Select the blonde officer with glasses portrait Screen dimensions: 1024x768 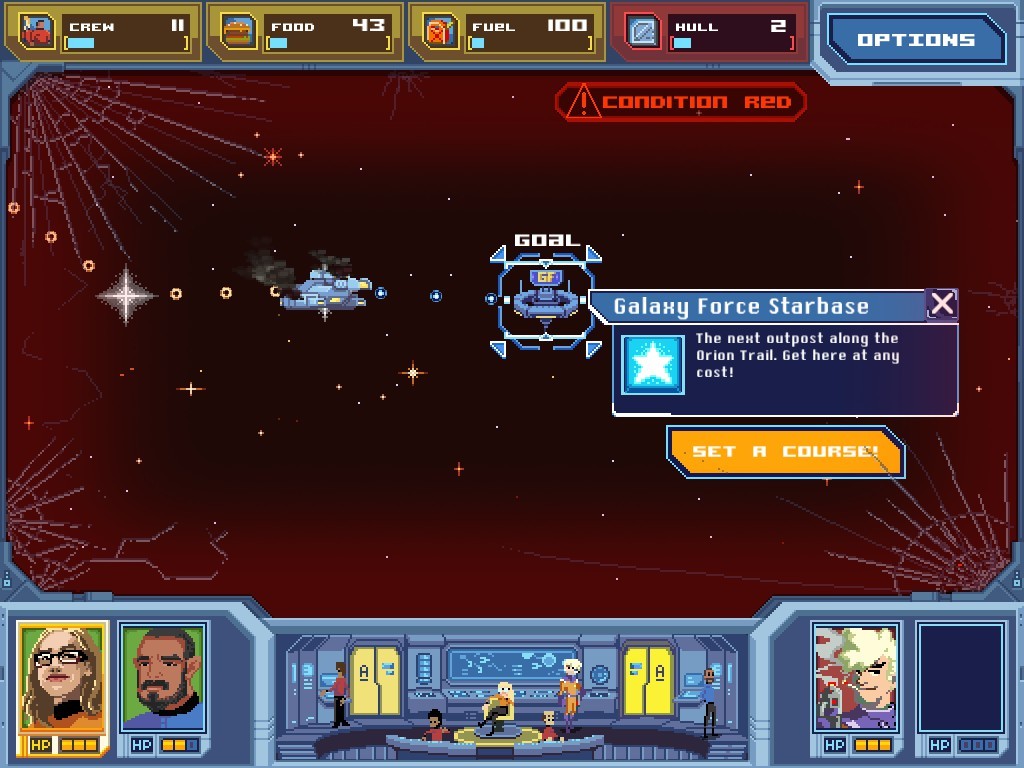[62, 677]
